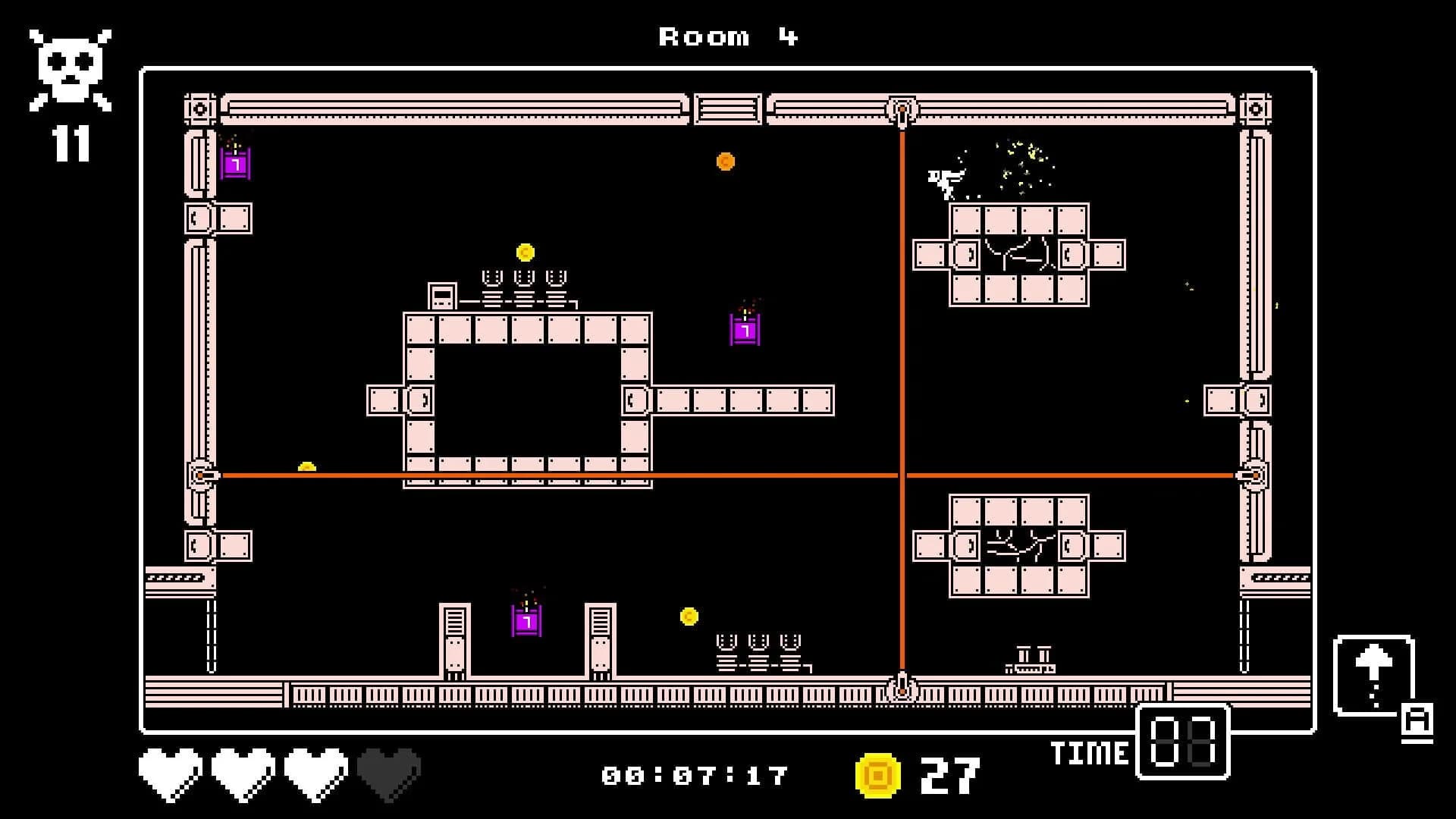Click the laser emitter on the right wall

tap(1257, 474)
